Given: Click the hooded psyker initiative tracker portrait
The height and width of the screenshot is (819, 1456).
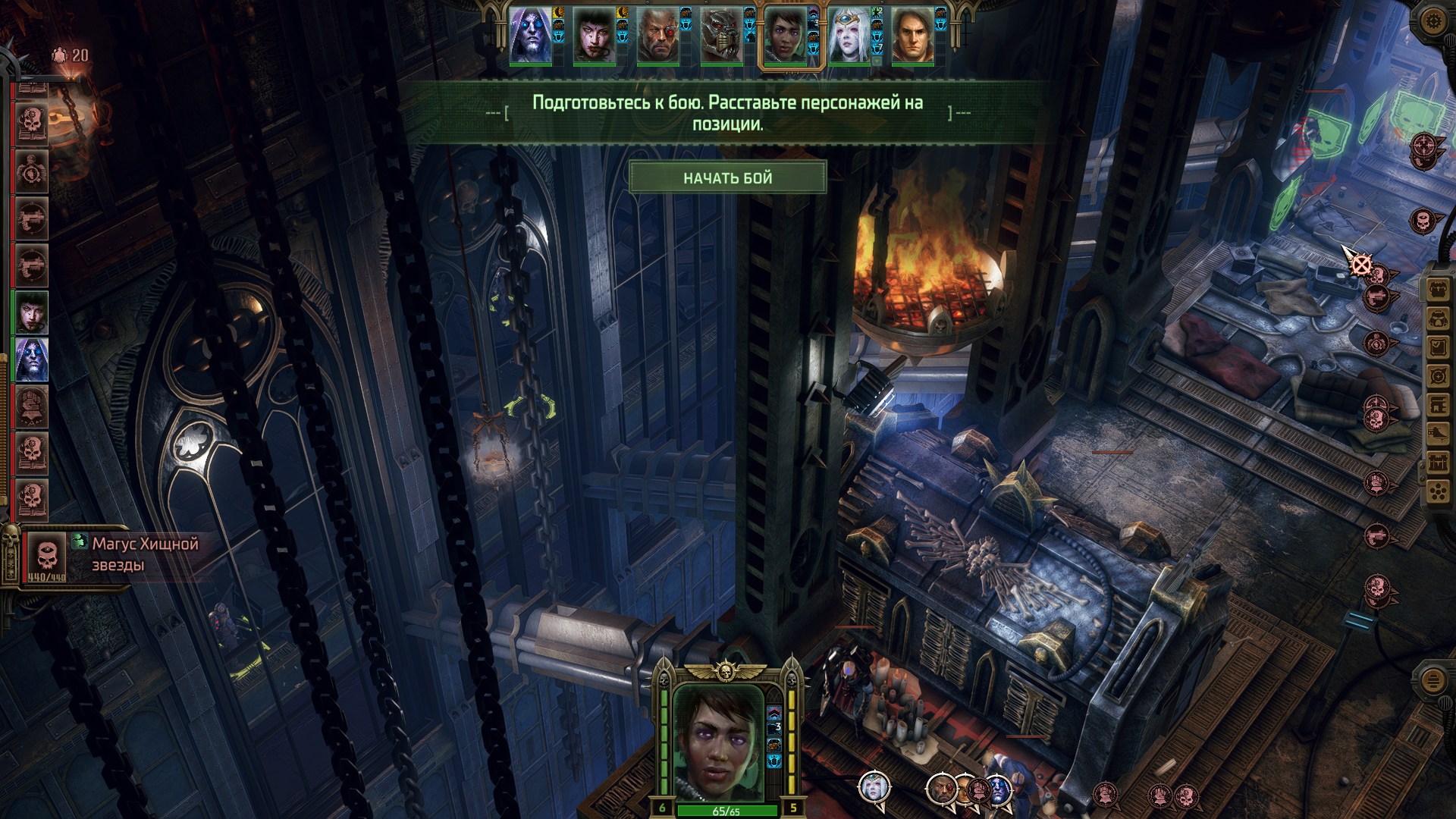Looking at the screenshot, I should click(x=32, y=359).
